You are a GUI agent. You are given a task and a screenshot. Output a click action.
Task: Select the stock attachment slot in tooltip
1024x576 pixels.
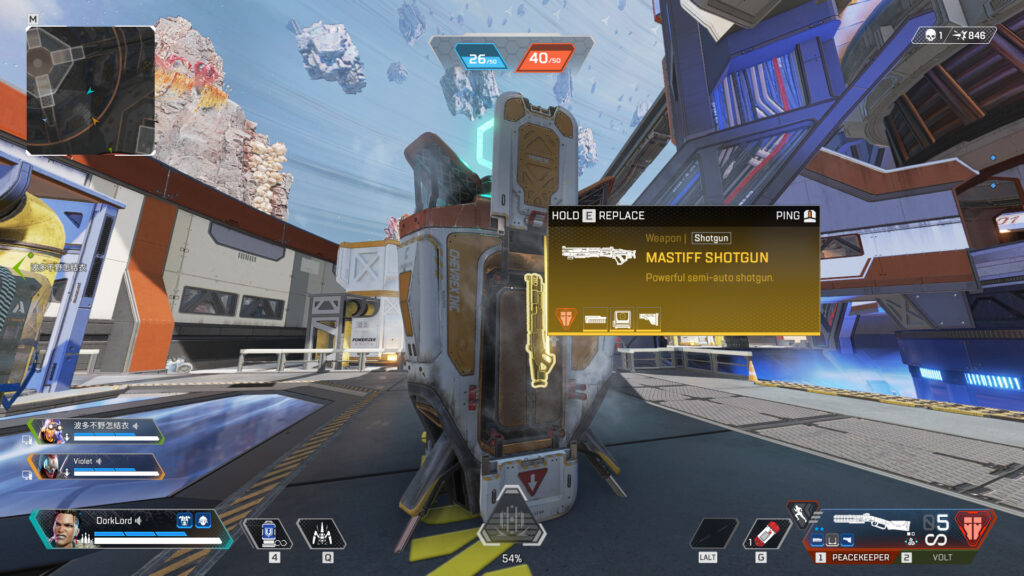pos(649,319)
